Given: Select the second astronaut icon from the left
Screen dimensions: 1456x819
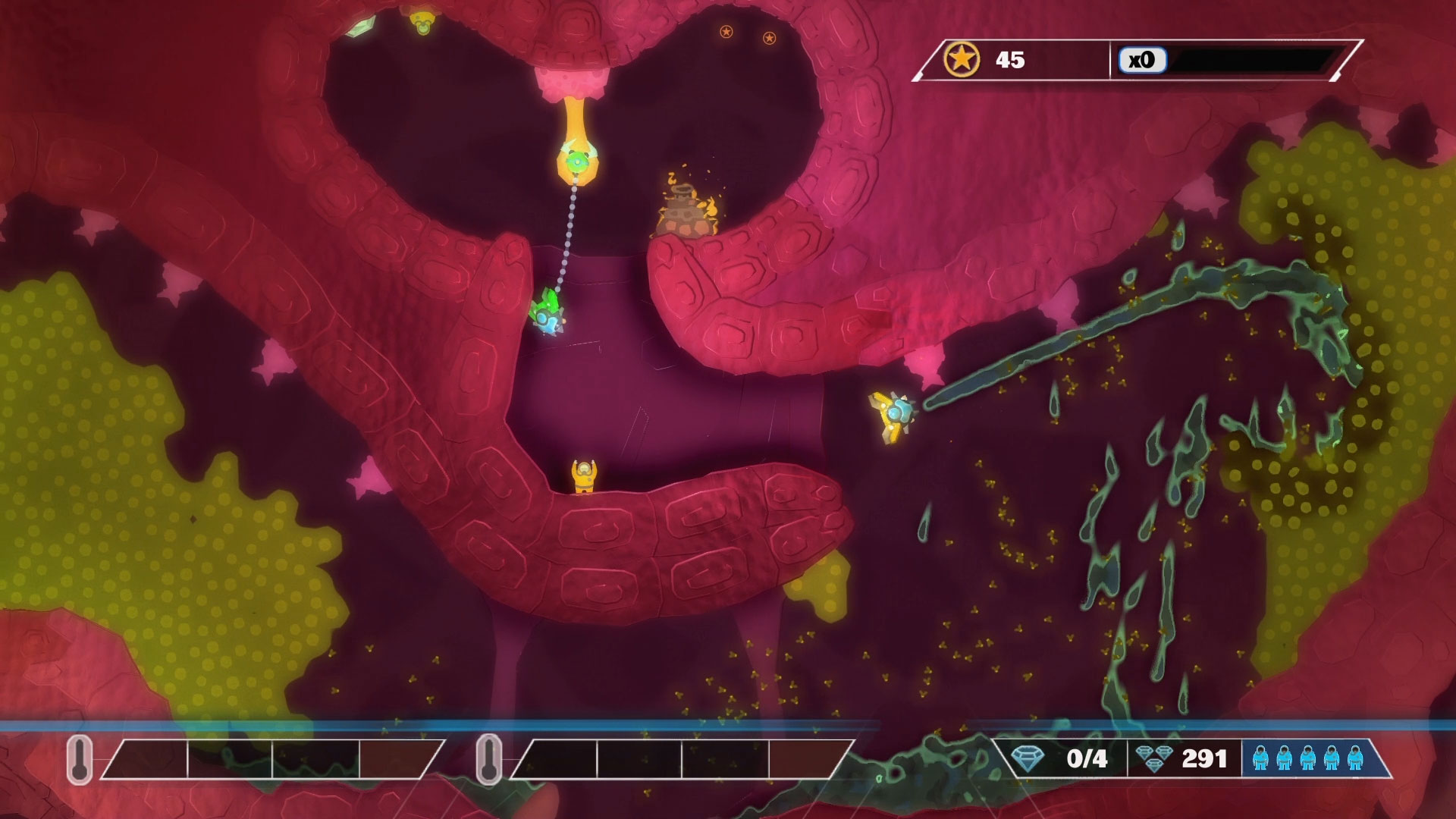Looking at the screenshot, I should 1284,758.
